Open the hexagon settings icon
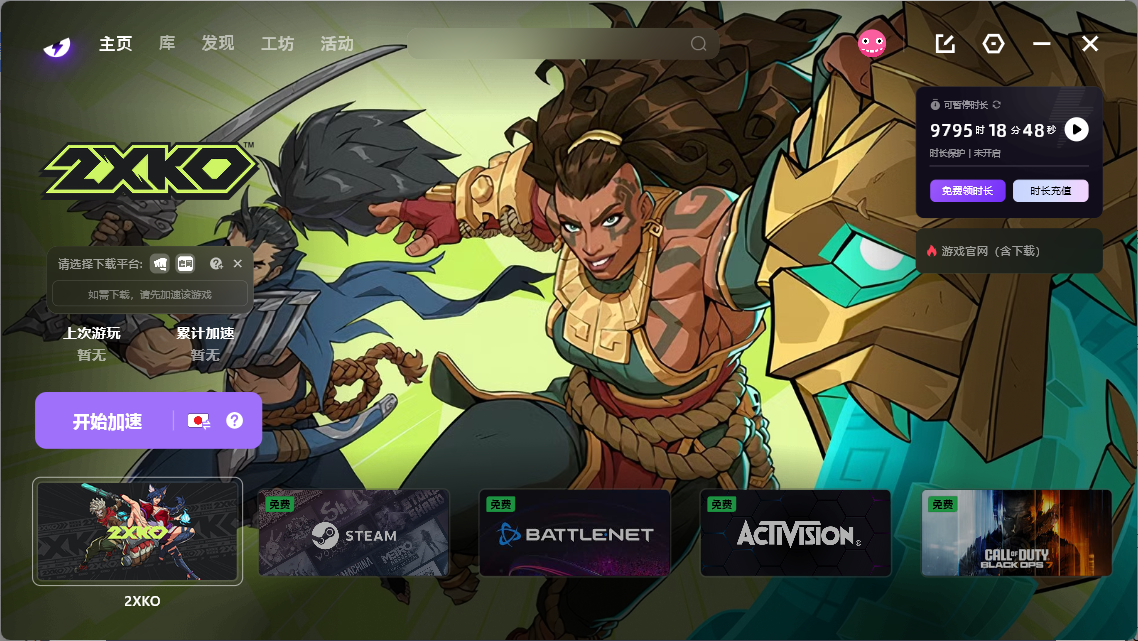 tap(993, 44)
